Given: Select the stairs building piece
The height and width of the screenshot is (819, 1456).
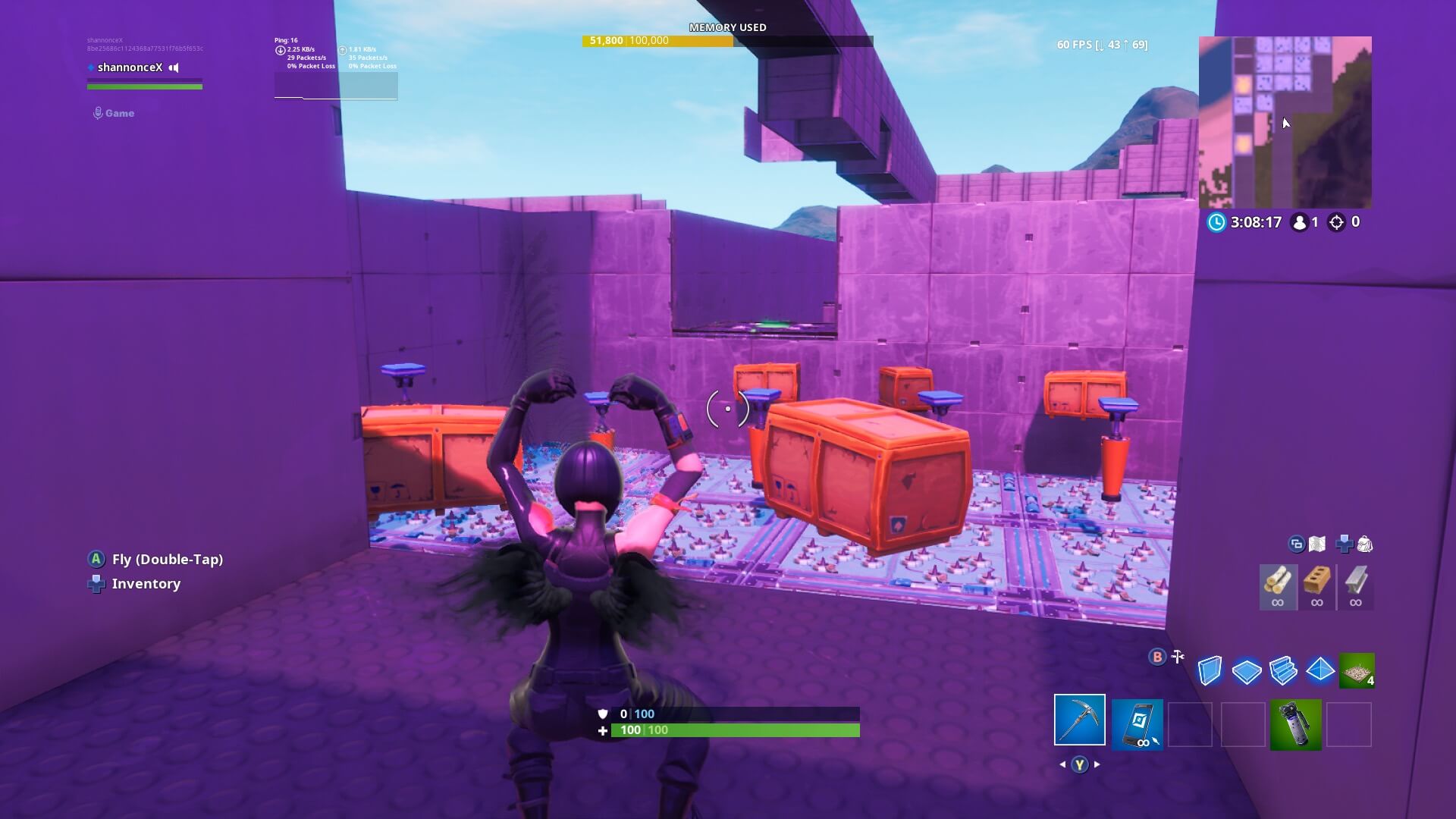Looking at the screenshot, I should point(1282,671).
